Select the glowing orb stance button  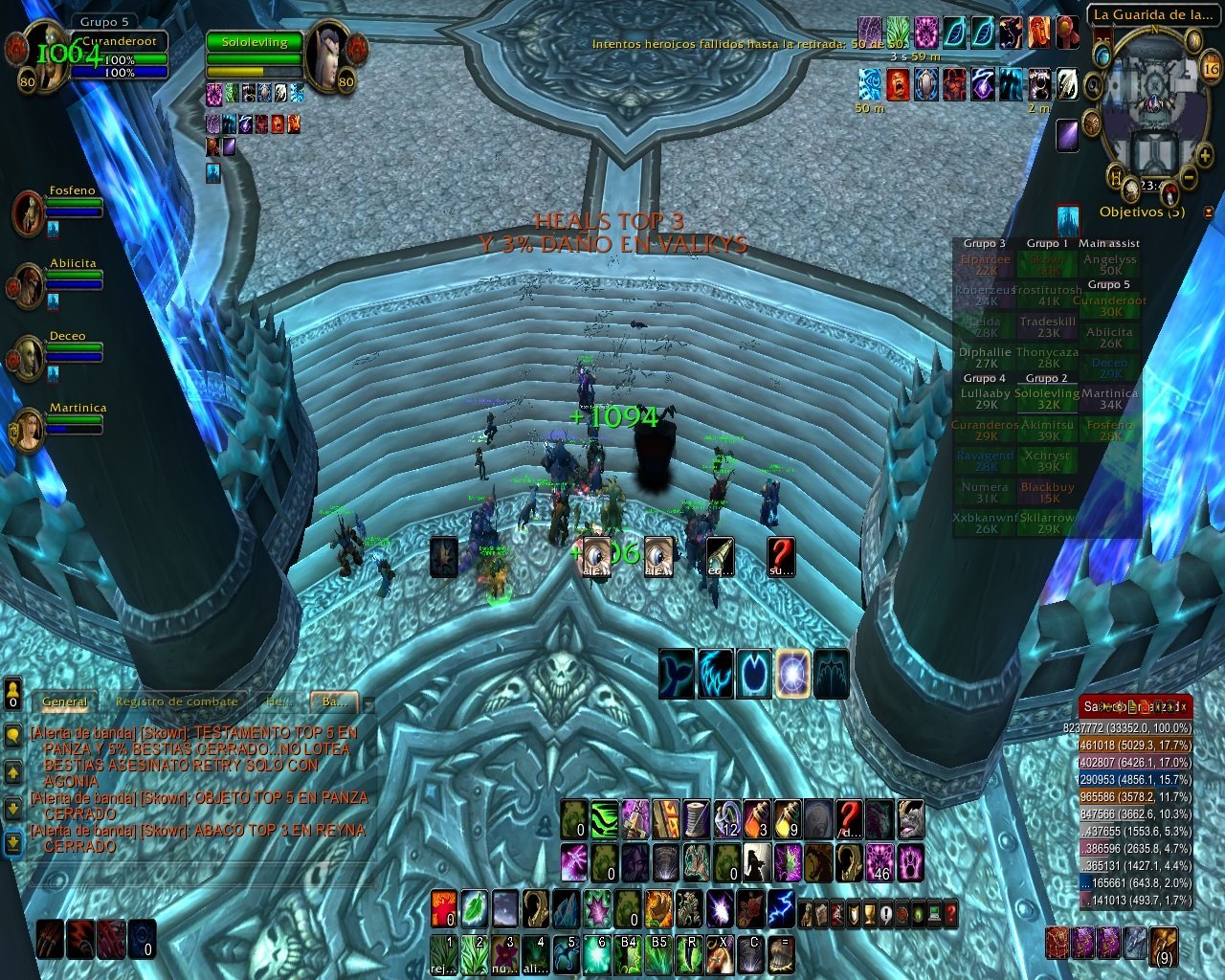[793, 673]
